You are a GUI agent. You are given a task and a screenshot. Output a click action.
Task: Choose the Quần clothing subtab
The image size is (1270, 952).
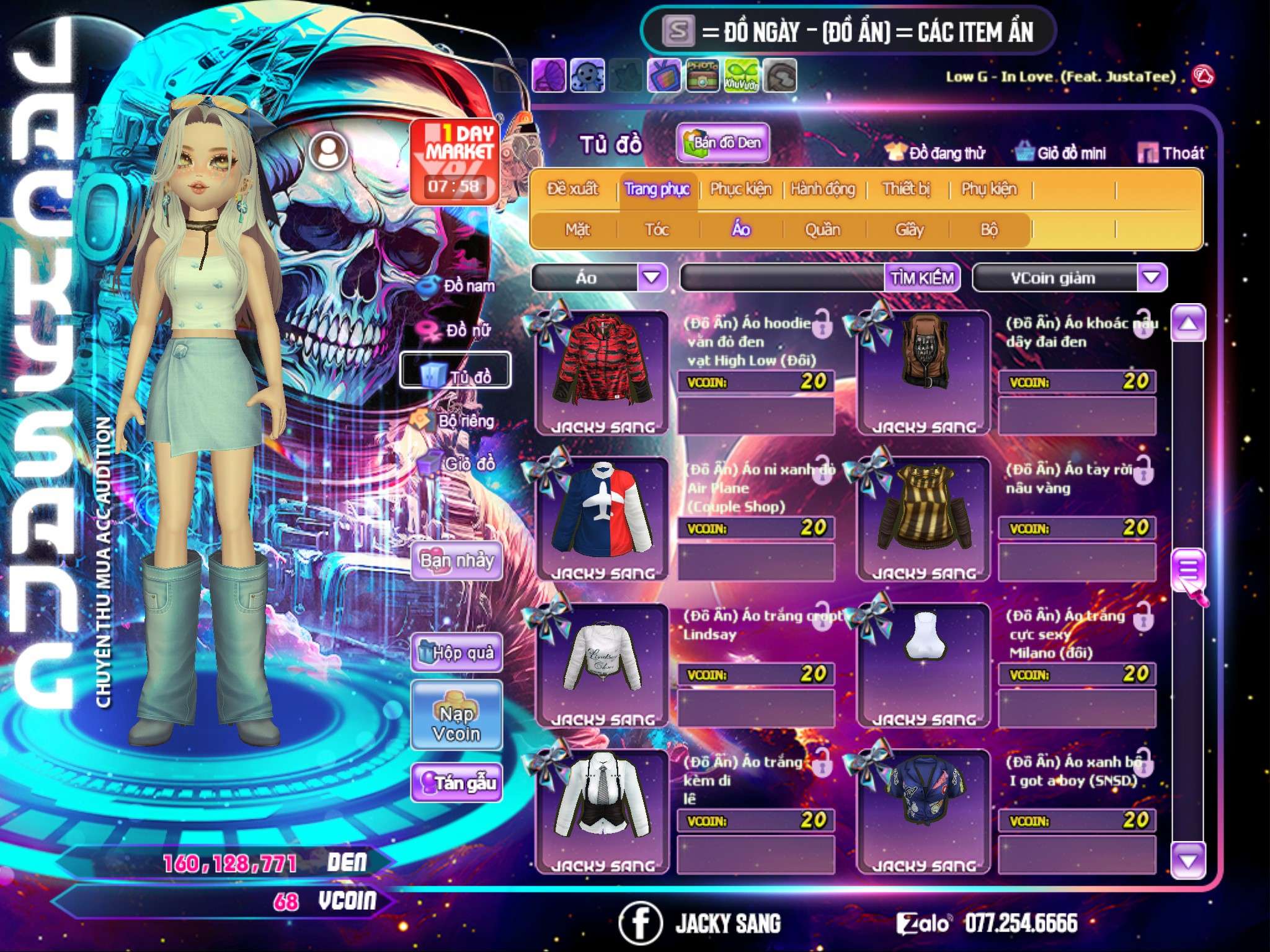822,230
